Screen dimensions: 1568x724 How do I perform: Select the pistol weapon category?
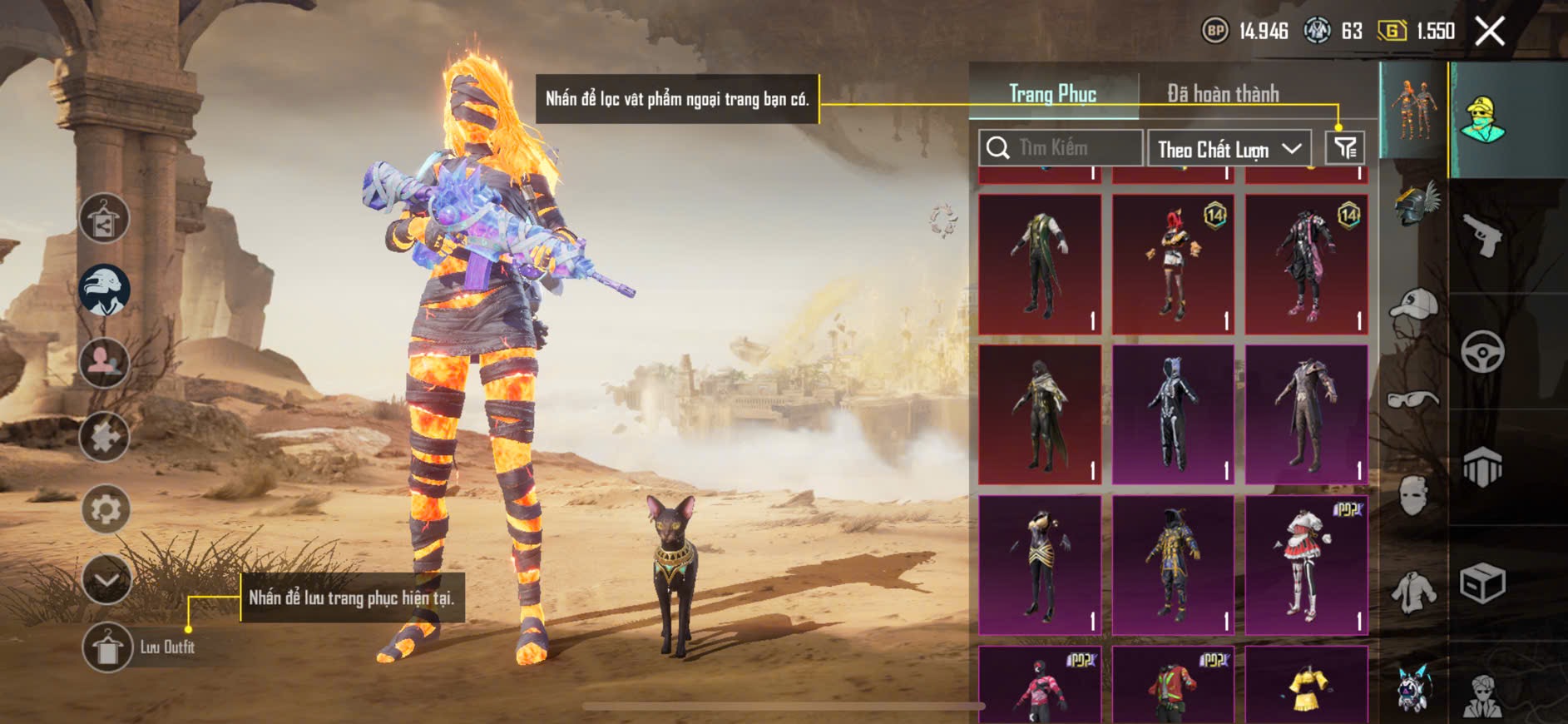1482,236
